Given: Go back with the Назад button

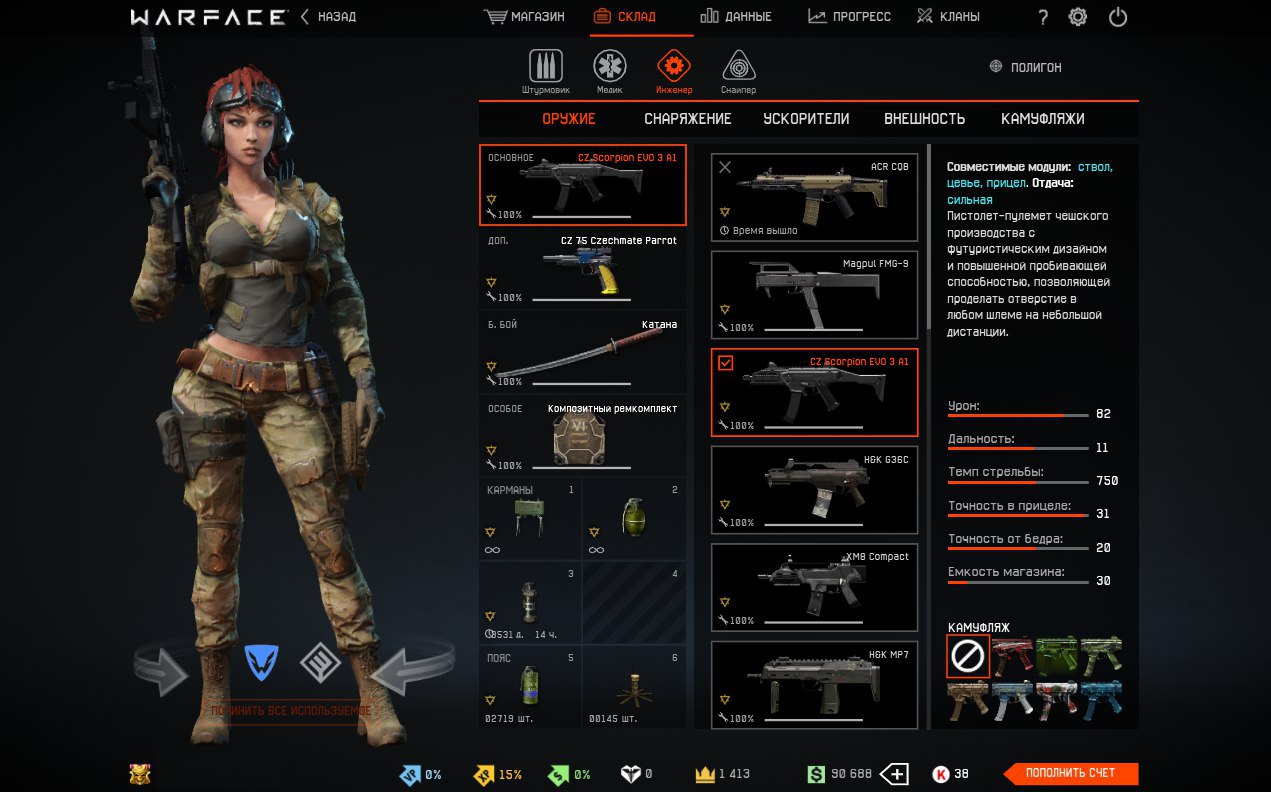Looking at the screenshot, I should click(x=328, y=17).
